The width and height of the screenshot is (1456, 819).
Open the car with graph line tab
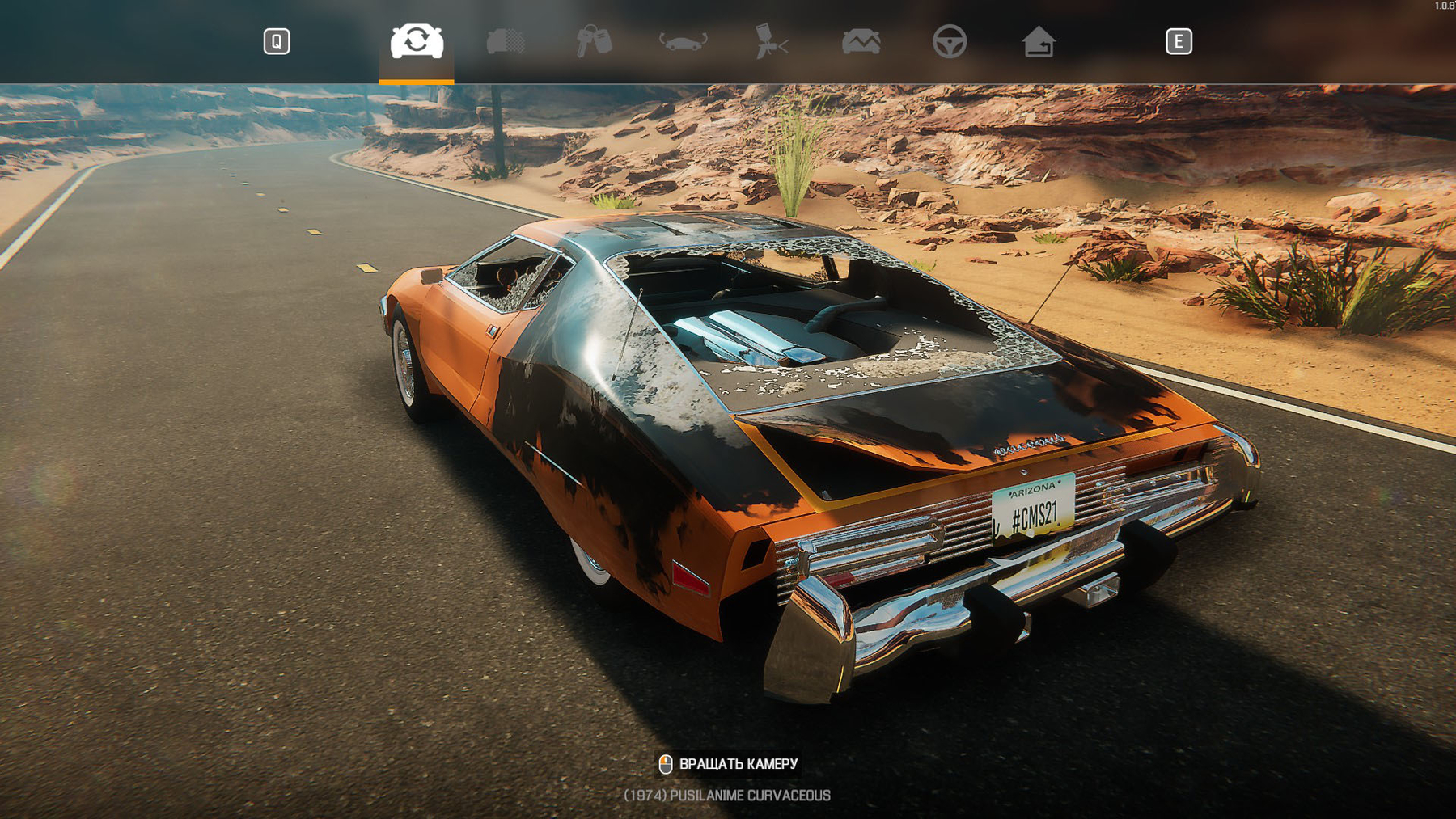[861, 41]
